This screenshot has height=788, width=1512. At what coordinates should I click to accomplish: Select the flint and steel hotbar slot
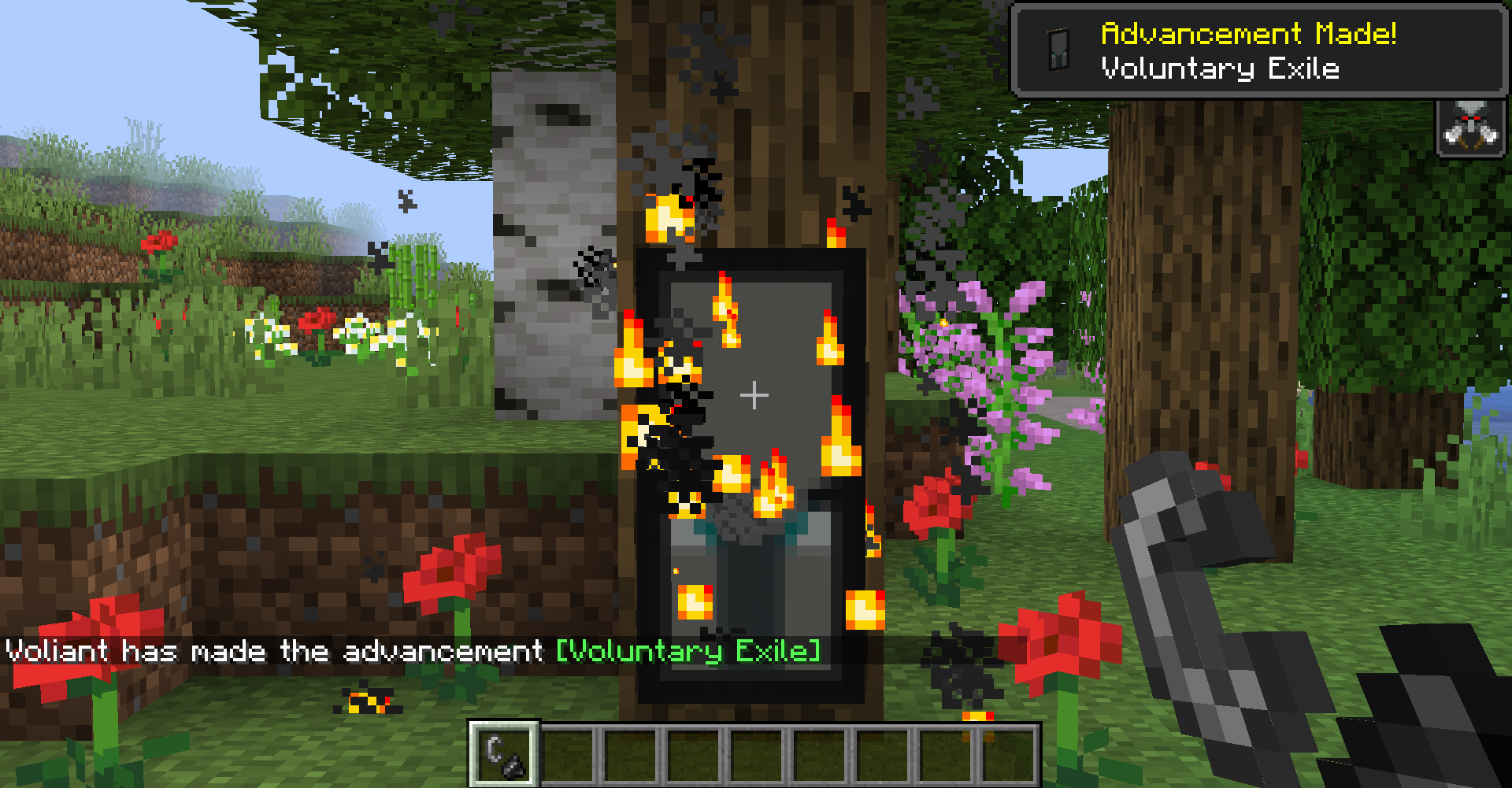505,753
